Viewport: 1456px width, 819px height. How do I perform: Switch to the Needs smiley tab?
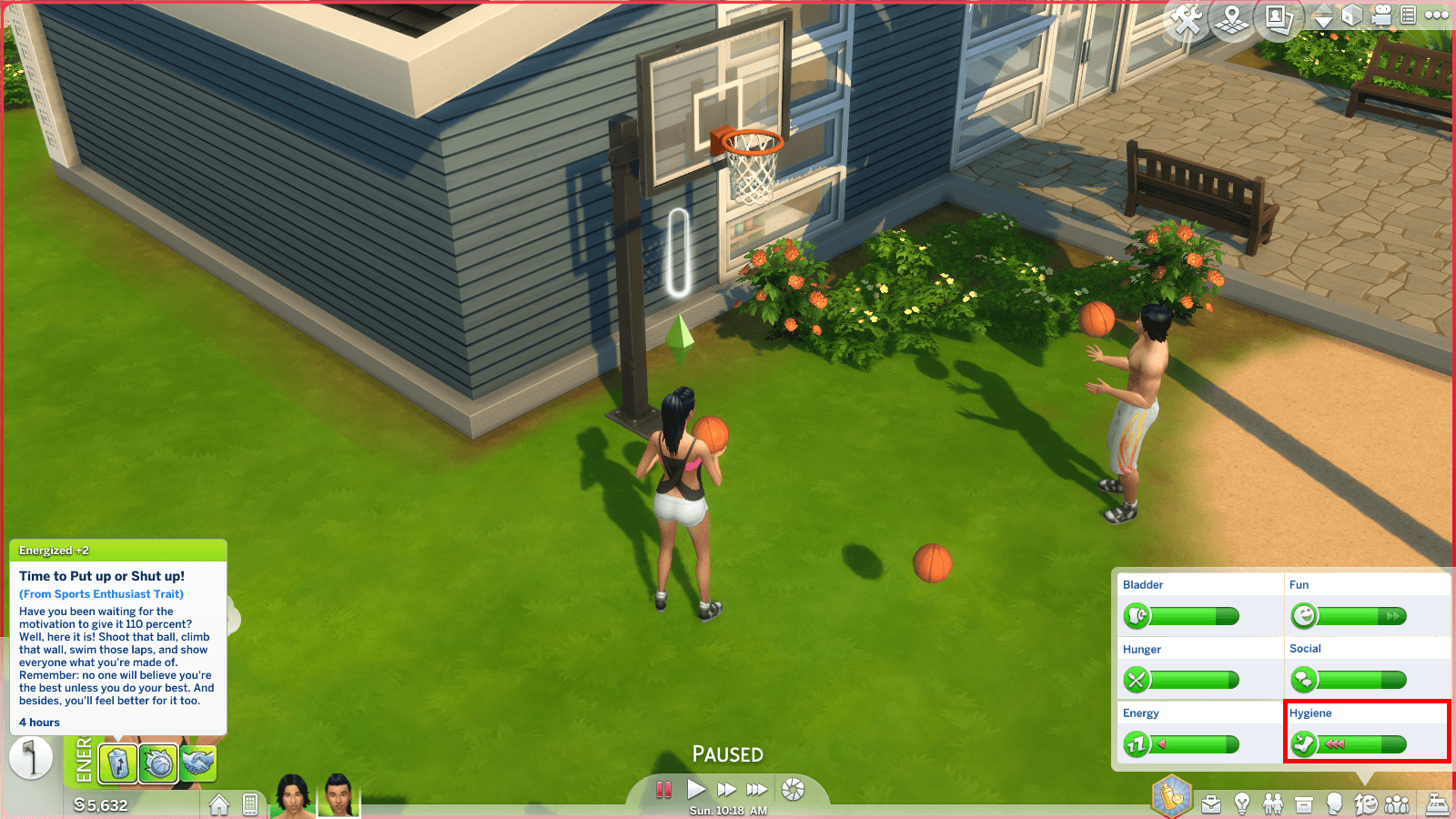click(x=1365, y=803)
